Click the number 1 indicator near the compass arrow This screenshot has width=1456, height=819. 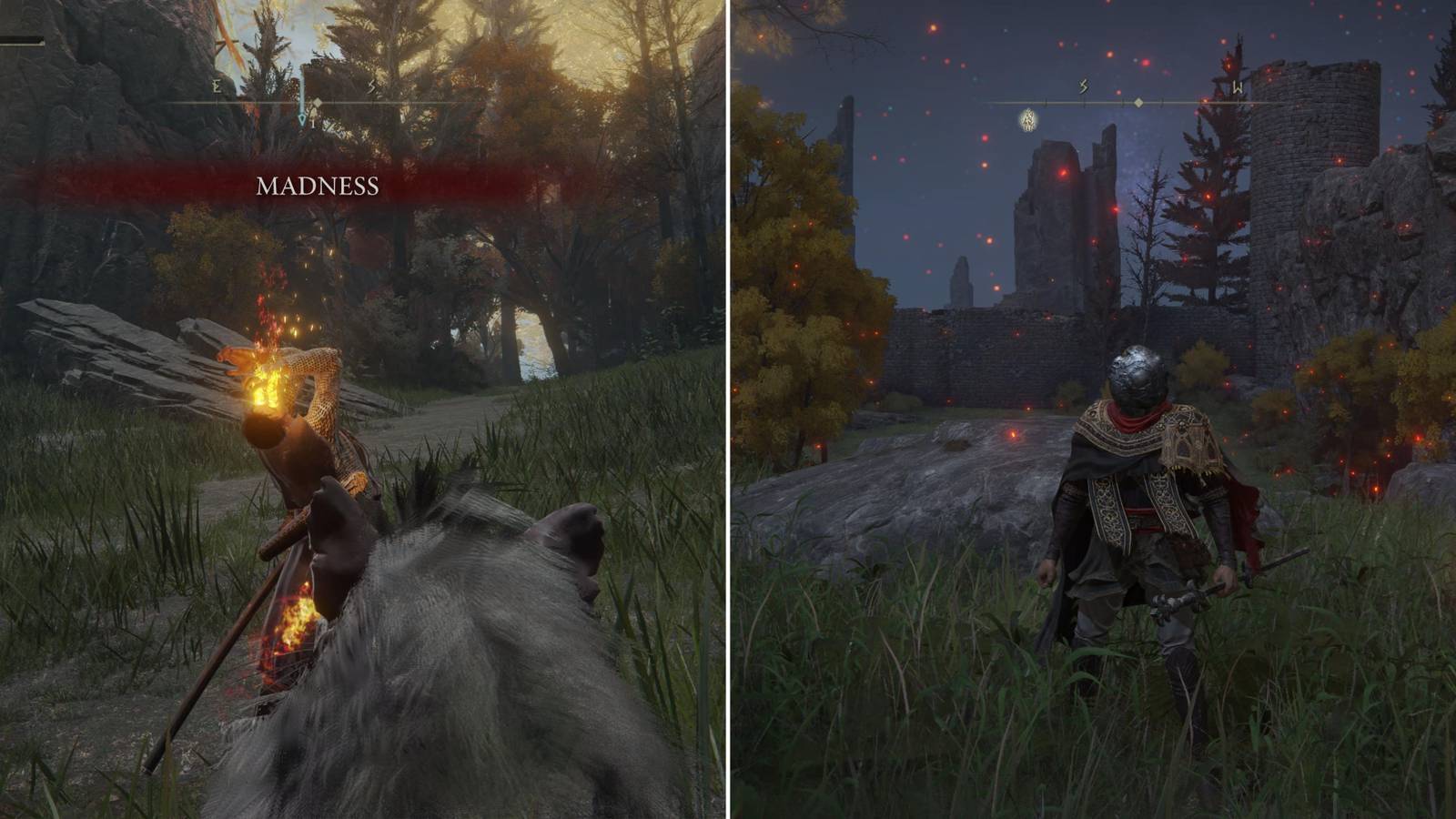tap(314, 124)
